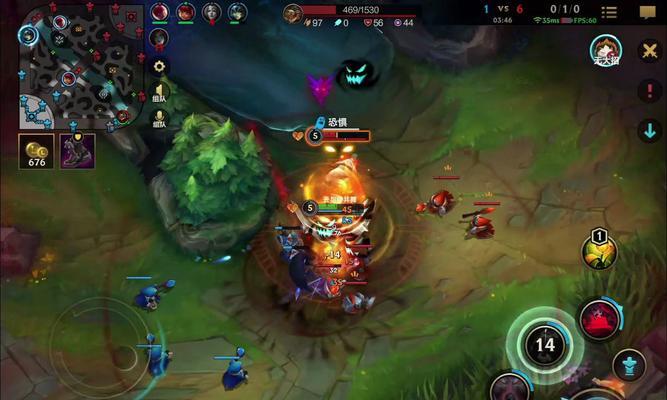Tap the ability on 14-second cooldown
This screenshot has width=667, height=400.
pos(544,345)
